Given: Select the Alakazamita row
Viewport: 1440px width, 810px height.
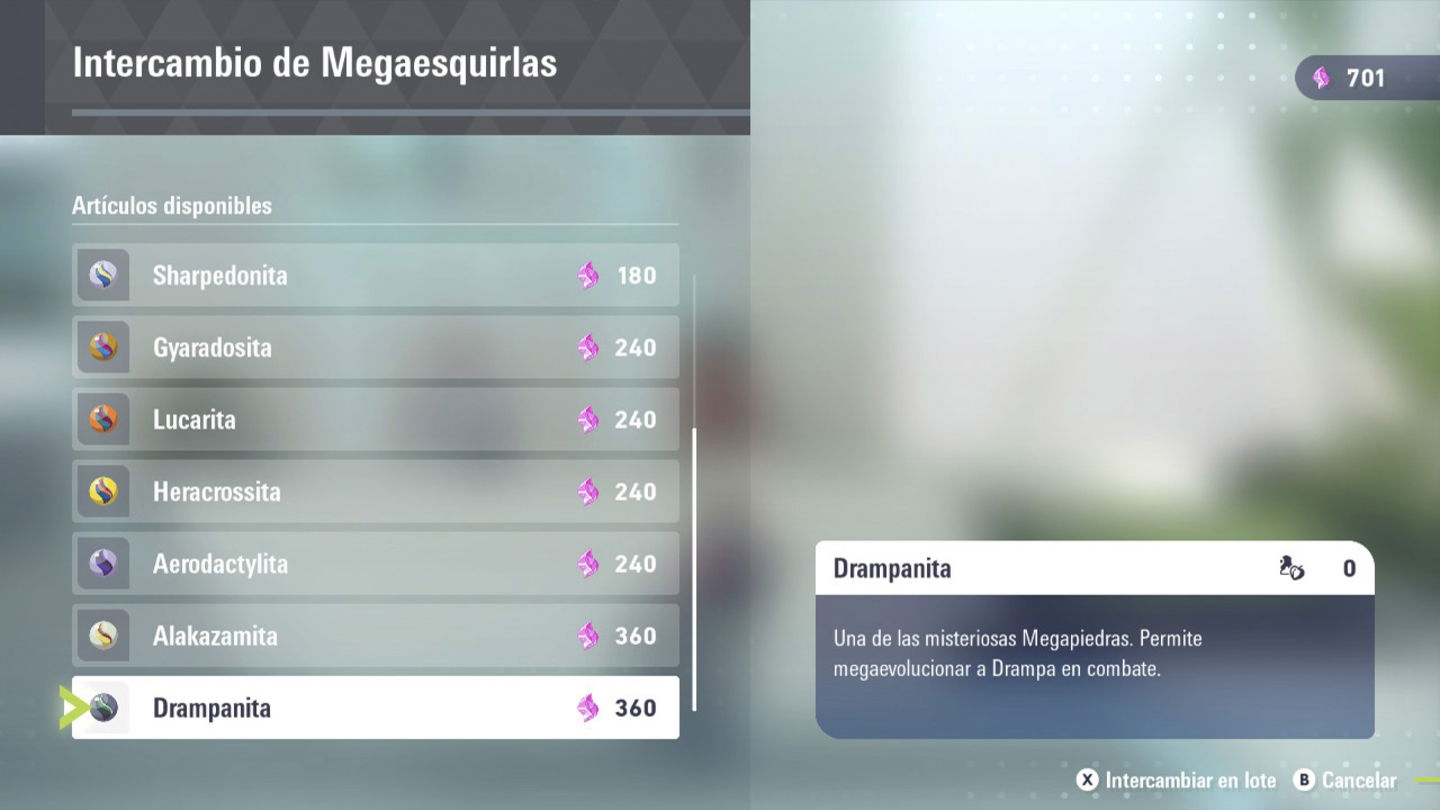Looking at the screenshot, I should (x=375, y=635).
